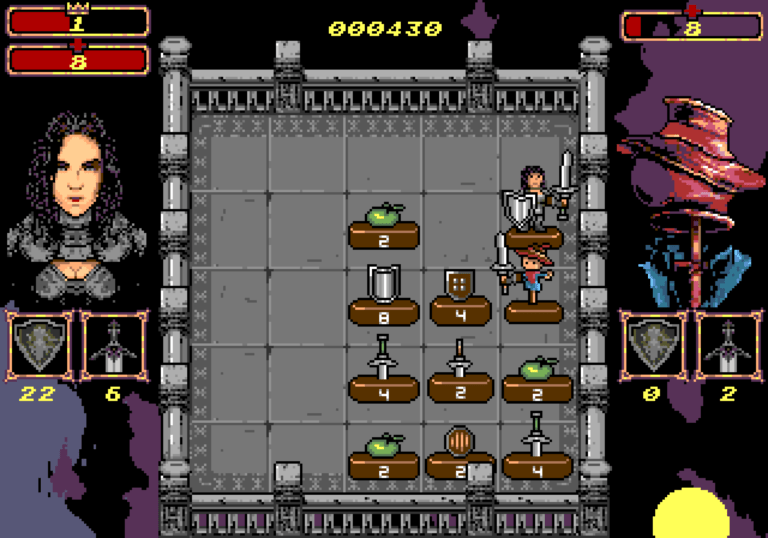Inspect the enemy's sword icon showing 2
The width and height of the screenshot is (768, 538).
point(727,346)
